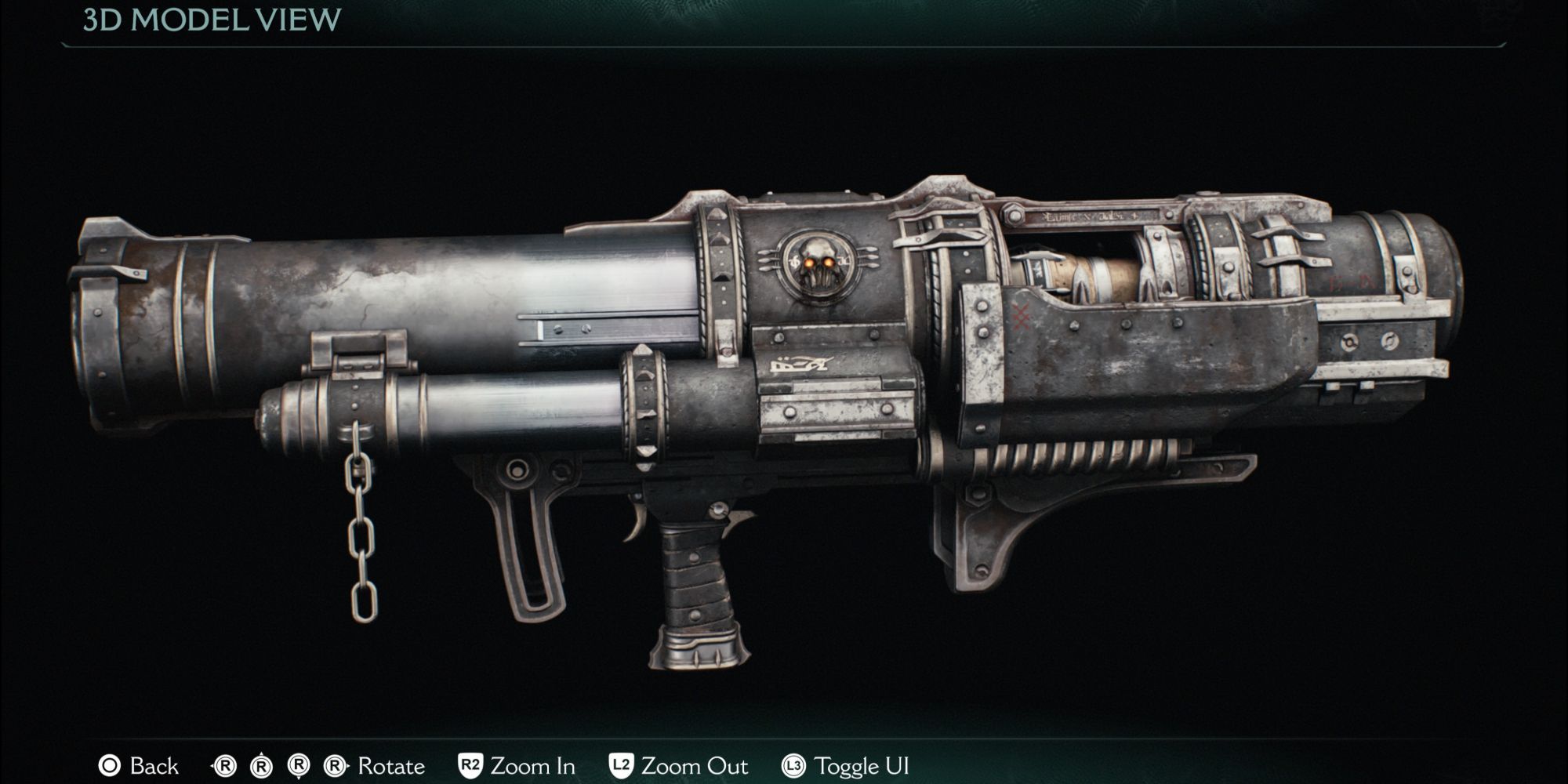The width and height of the screenshot is (1568, 784).
Task: Open Zoom In by clicking its label
Action: tap(532, 767)
